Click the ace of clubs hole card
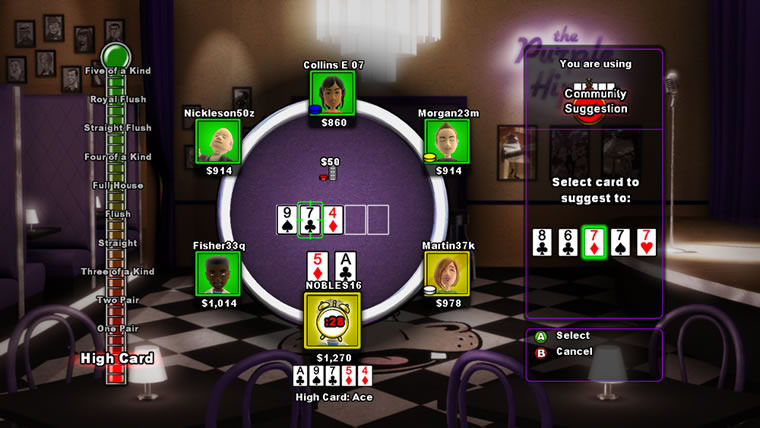Image resolution: width=760 pixels, height=428 pixels. [345, 266]
